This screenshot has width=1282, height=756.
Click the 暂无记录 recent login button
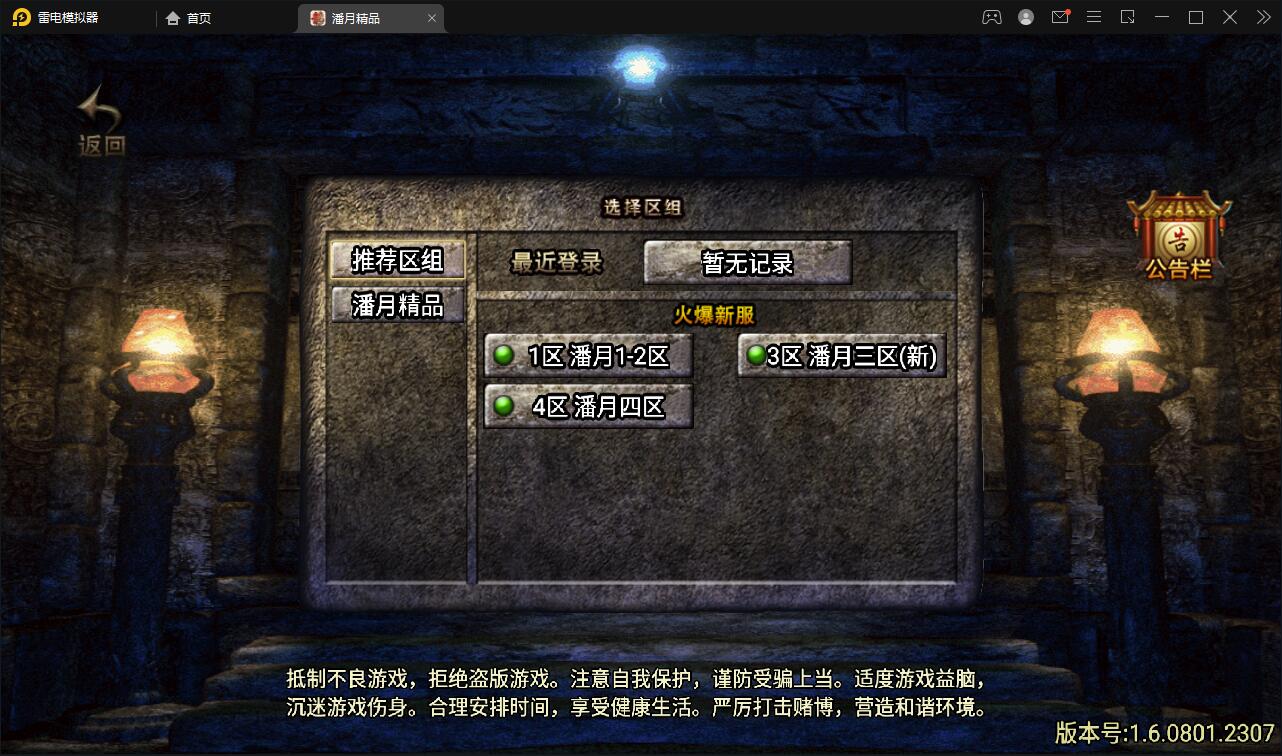point(747,260)
